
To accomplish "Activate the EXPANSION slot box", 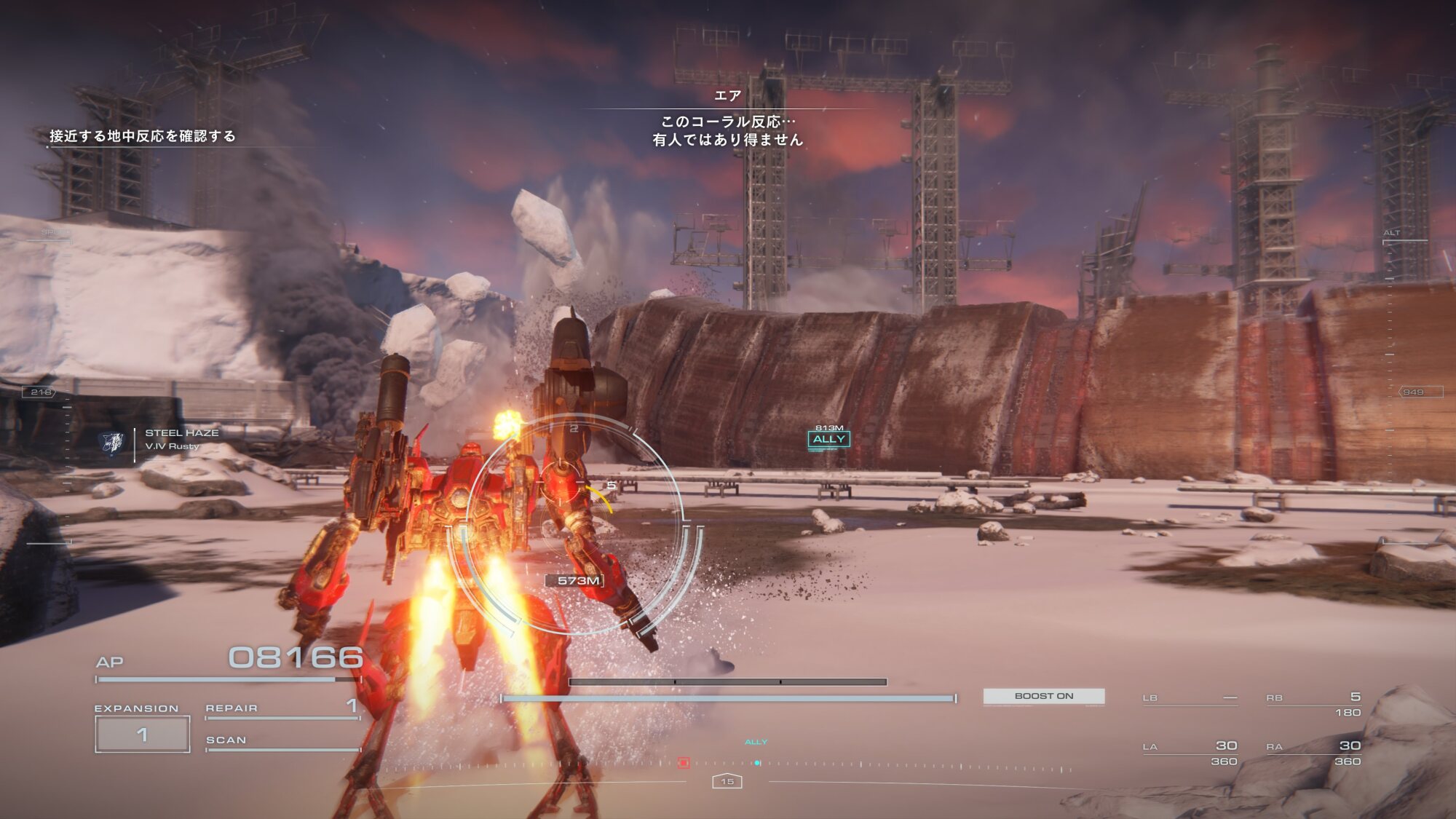I will (x=143, y=734).
